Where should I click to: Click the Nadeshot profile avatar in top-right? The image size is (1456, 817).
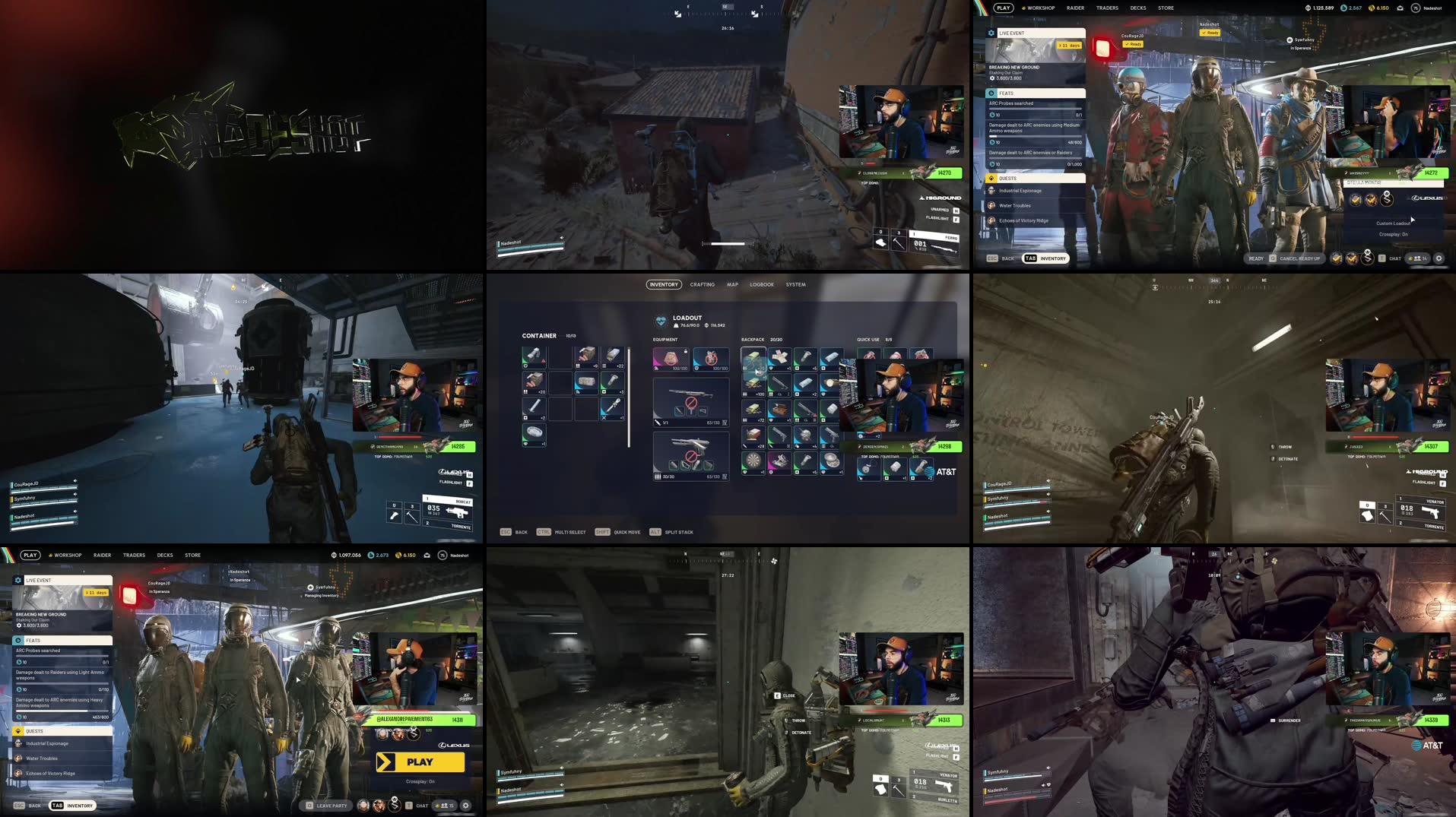coord(1416,8)
